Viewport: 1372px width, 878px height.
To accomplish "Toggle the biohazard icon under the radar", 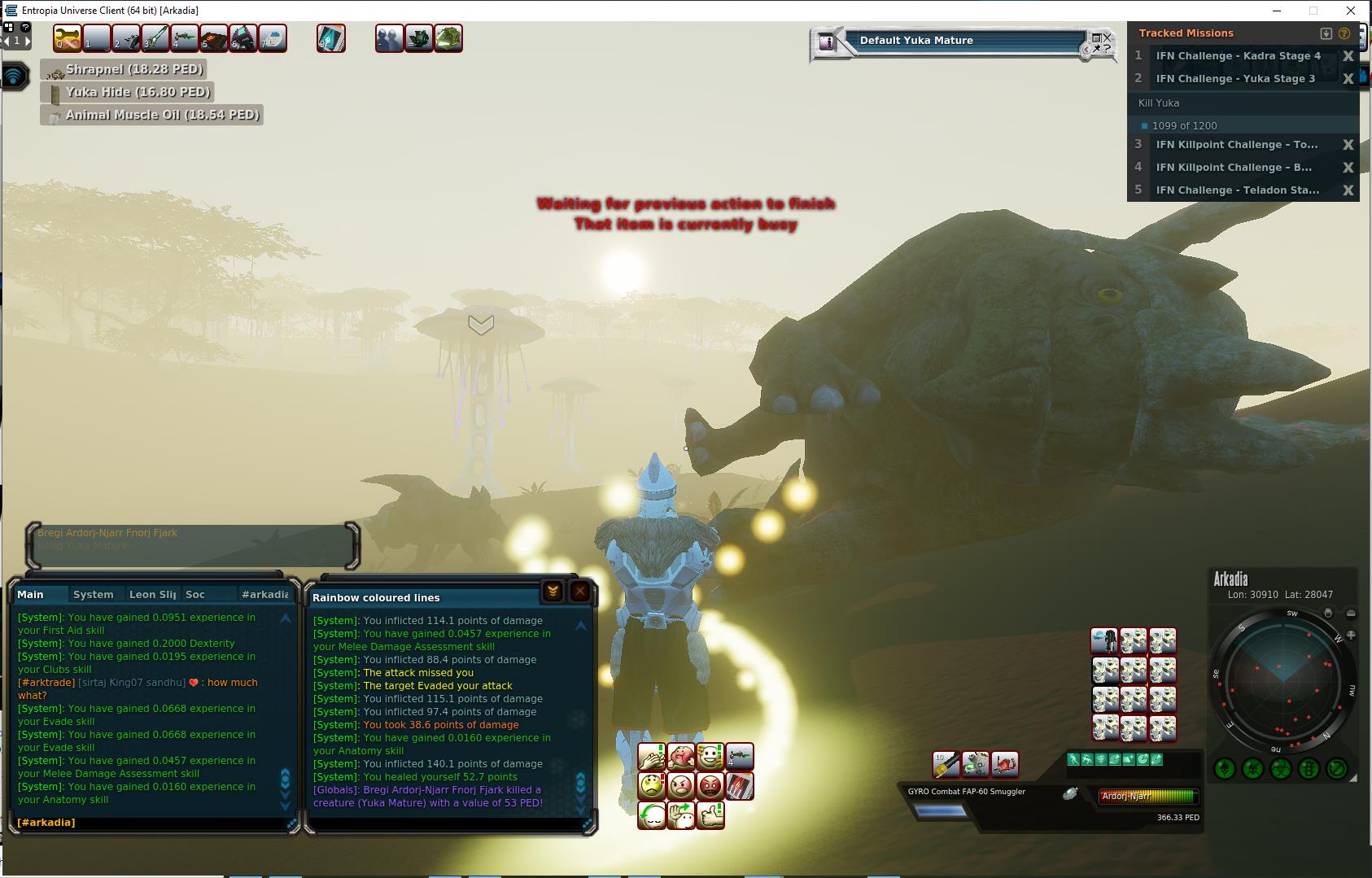I will click(1281, 768).
